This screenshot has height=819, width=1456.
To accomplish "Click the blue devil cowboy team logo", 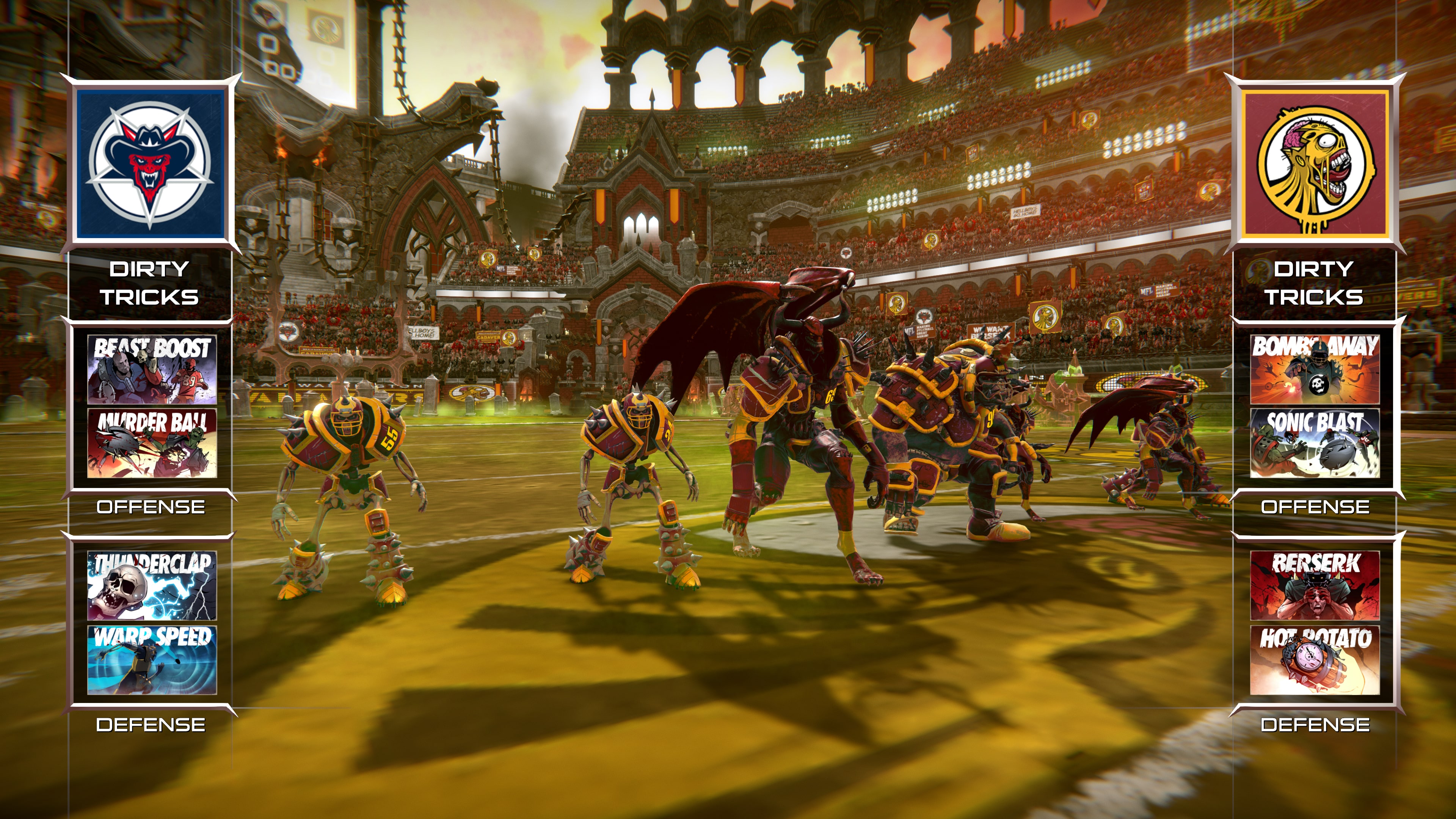I will pos(151,164).
